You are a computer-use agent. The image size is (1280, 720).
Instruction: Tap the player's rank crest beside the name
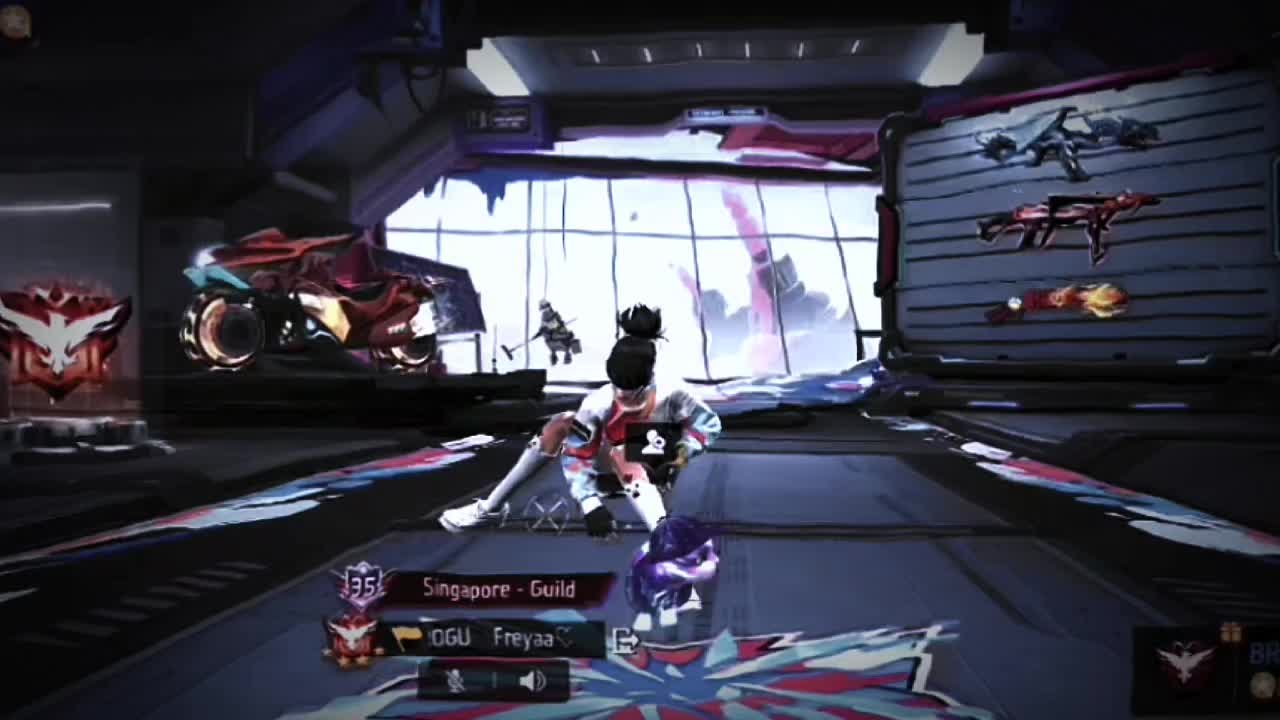[353, 638]
